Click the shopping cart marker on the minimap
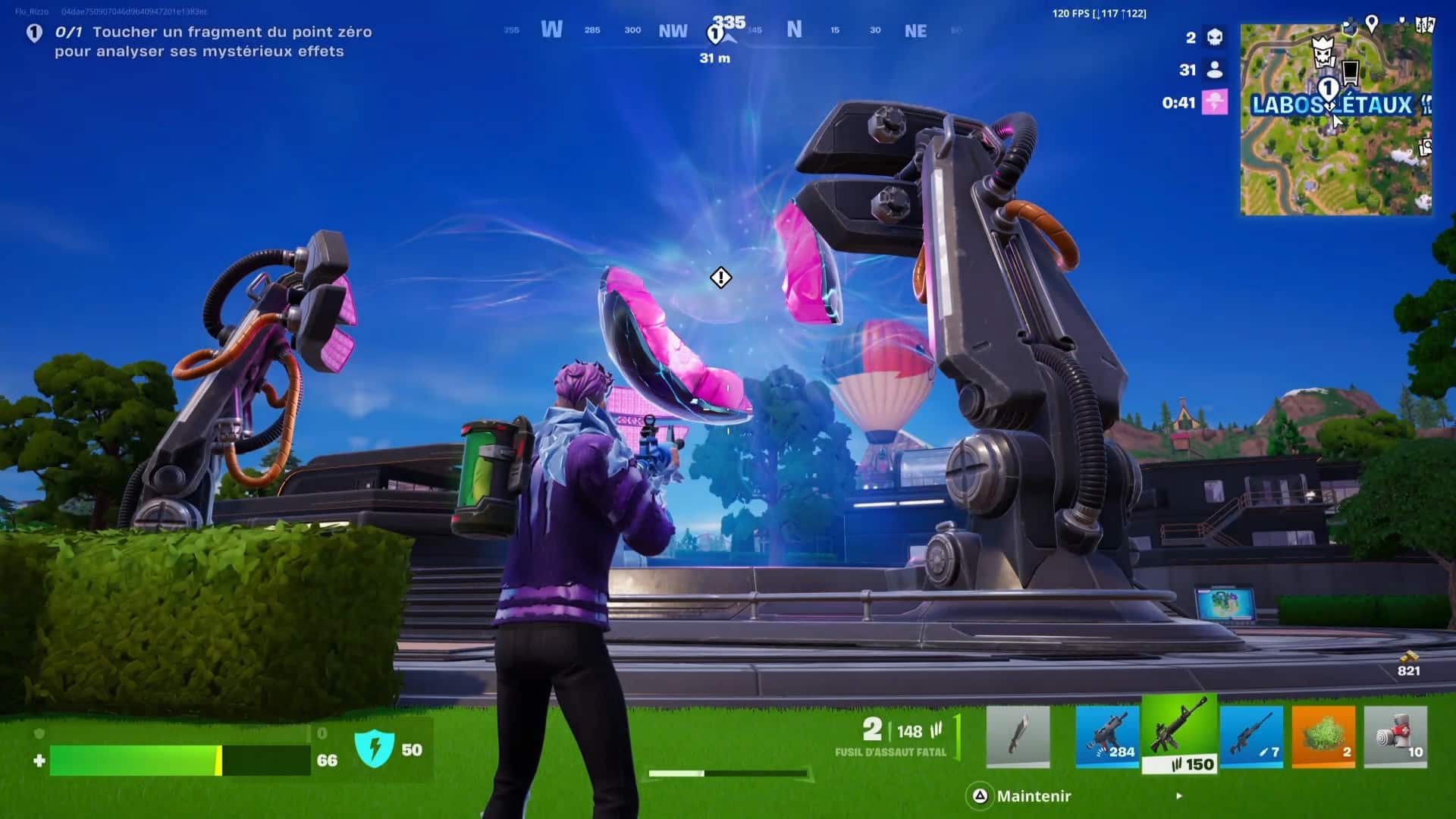1456x819 pixels. point(1351,73)
